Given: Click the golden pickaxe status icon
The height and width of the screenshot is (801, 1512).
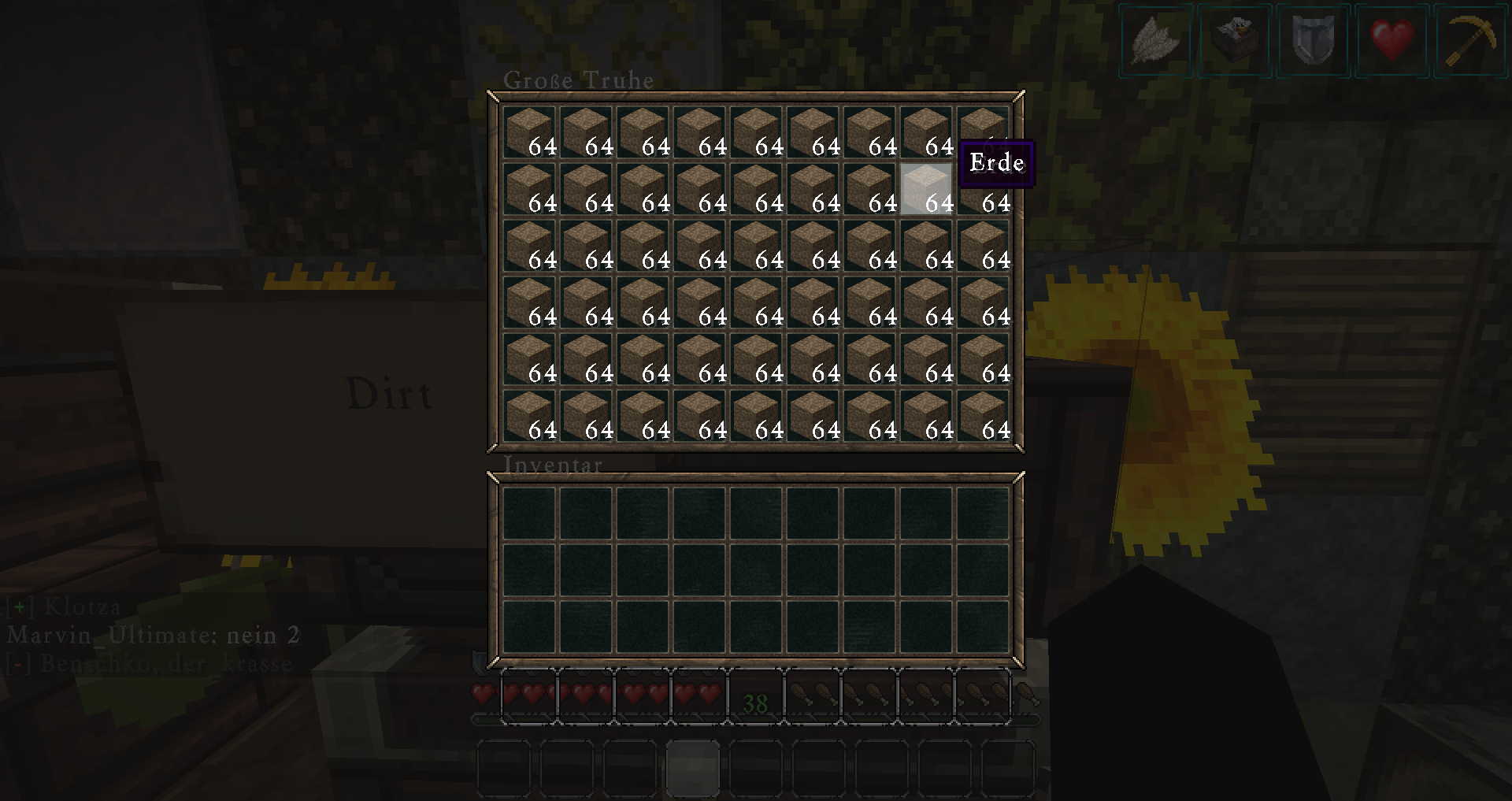Looking at the screenshot, I should point(1469,39).
